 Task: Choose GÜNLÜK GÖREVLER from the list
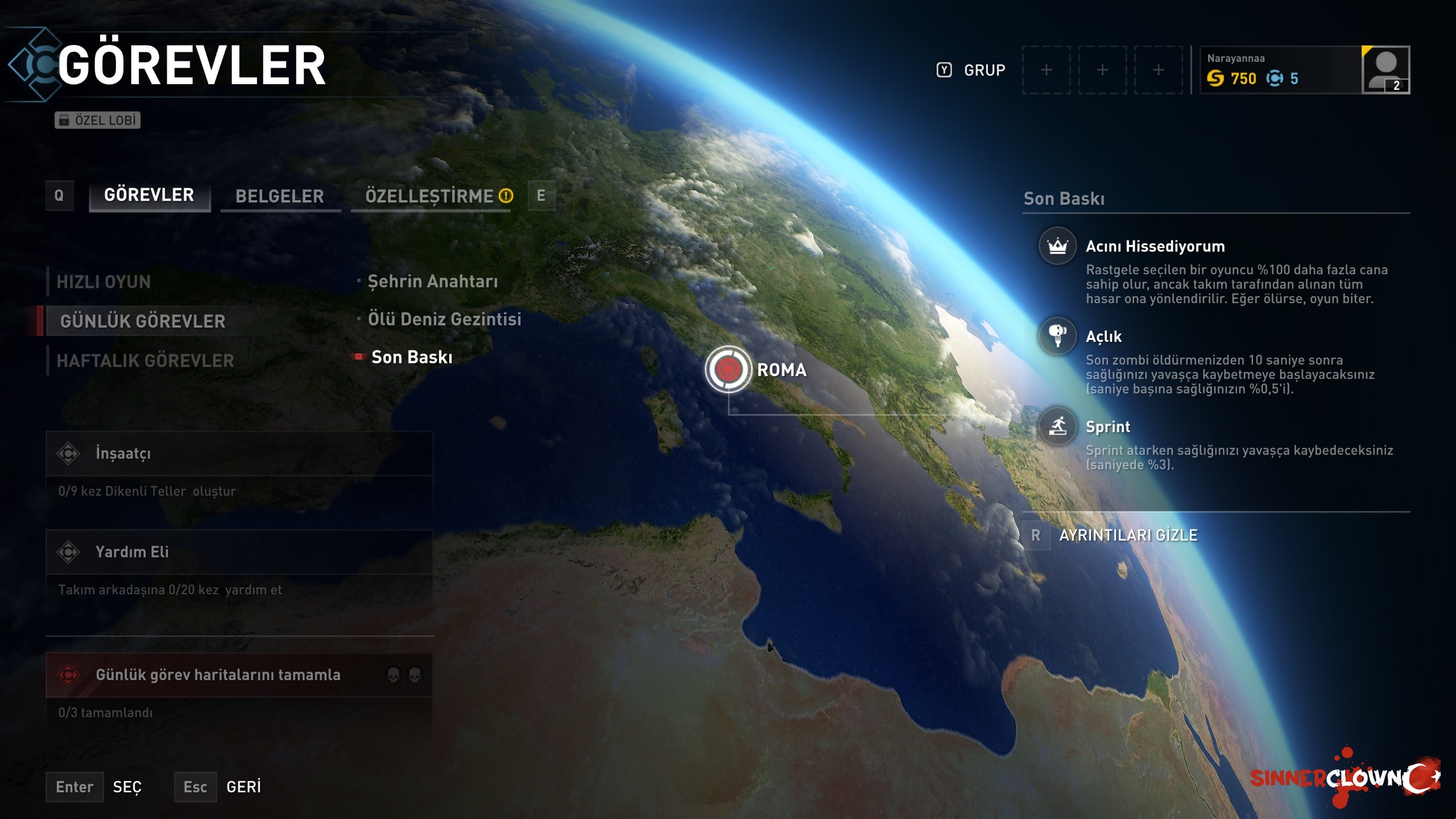click(x=143, y=321)
